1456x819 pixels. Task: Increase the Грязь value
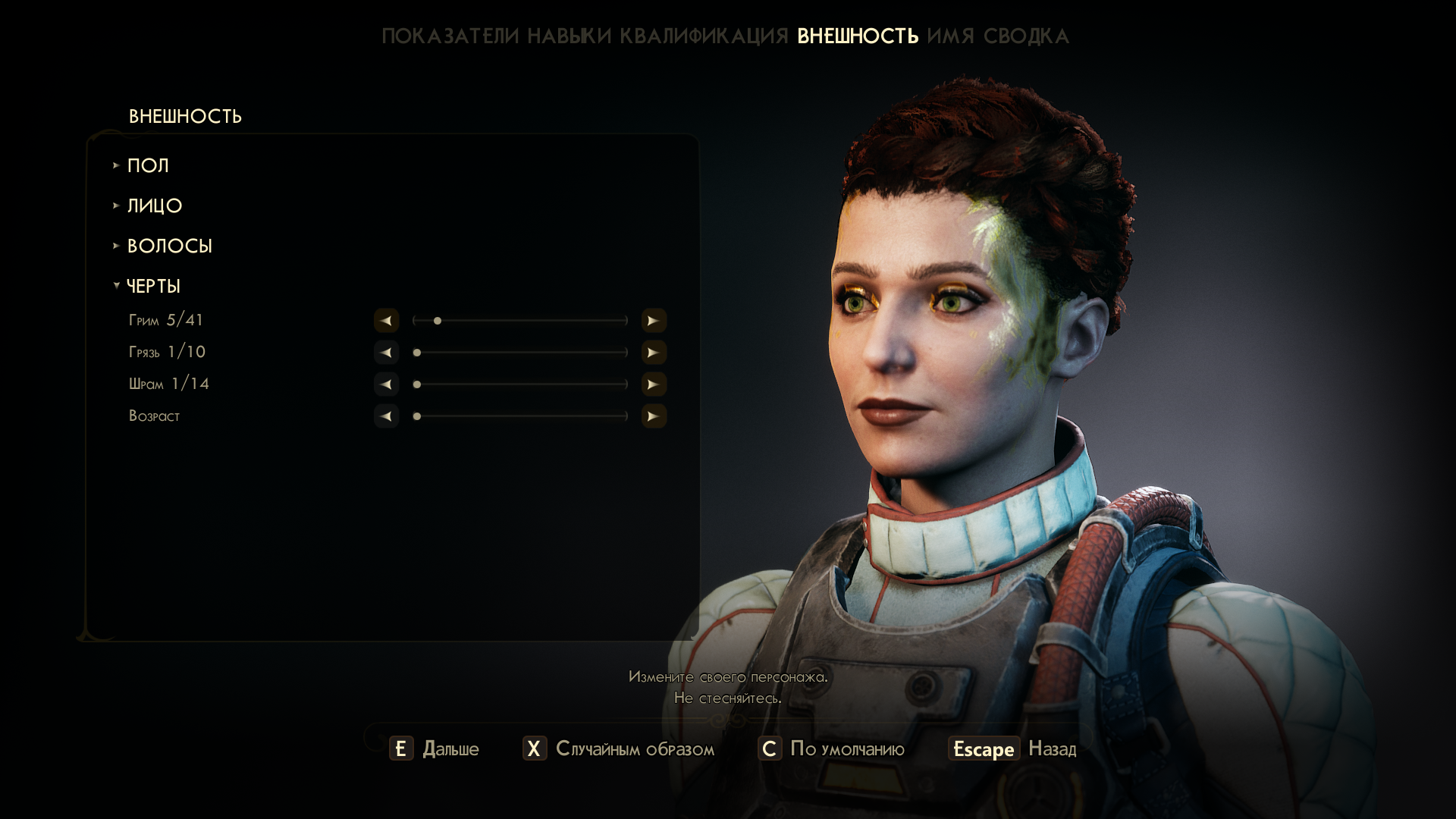point(654,353)
